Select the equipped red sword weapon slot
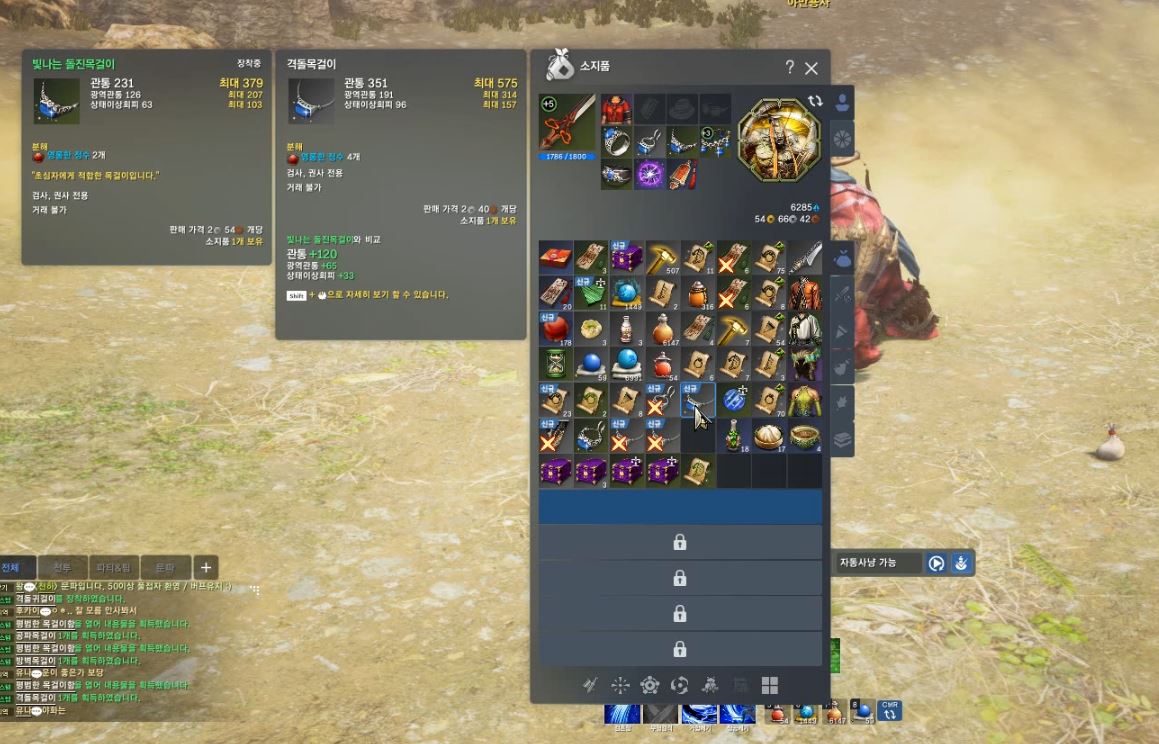Screen dimensions: 1159x744 pos(567,123)
